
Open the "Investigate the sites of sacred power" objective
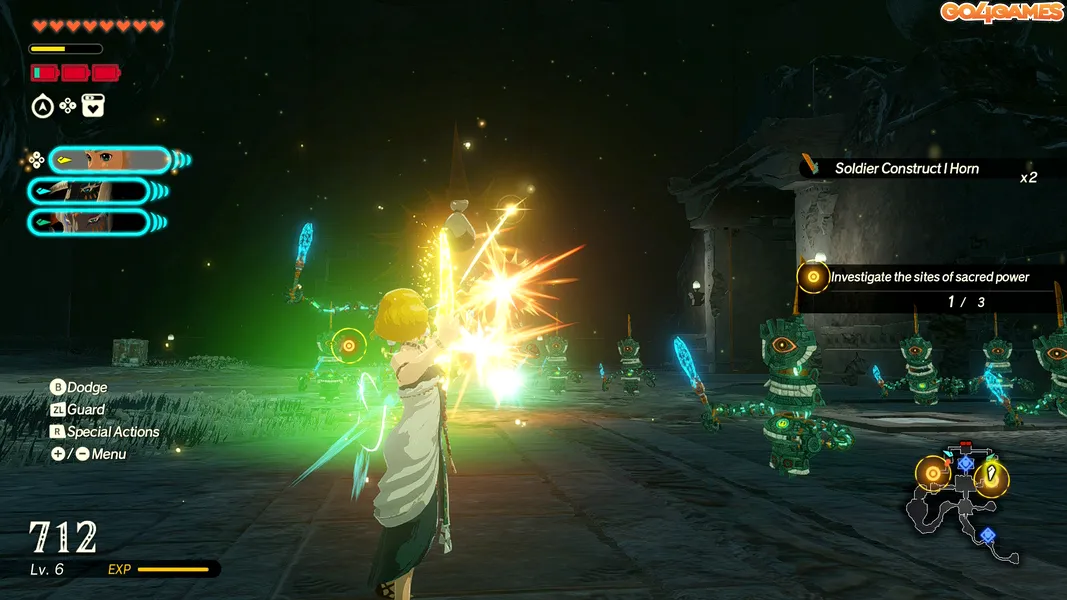(928, 277)
